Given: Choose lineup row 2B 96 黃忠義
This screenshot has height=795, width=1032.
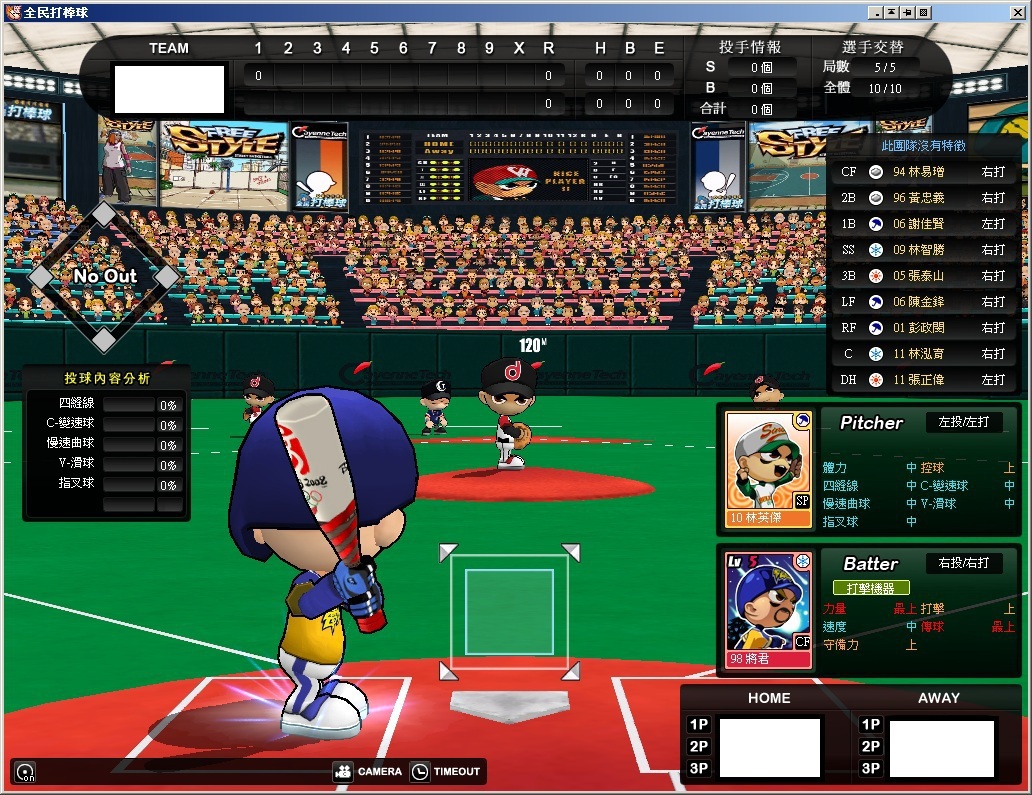Looking at the screenshot, I should click(922, 198).
